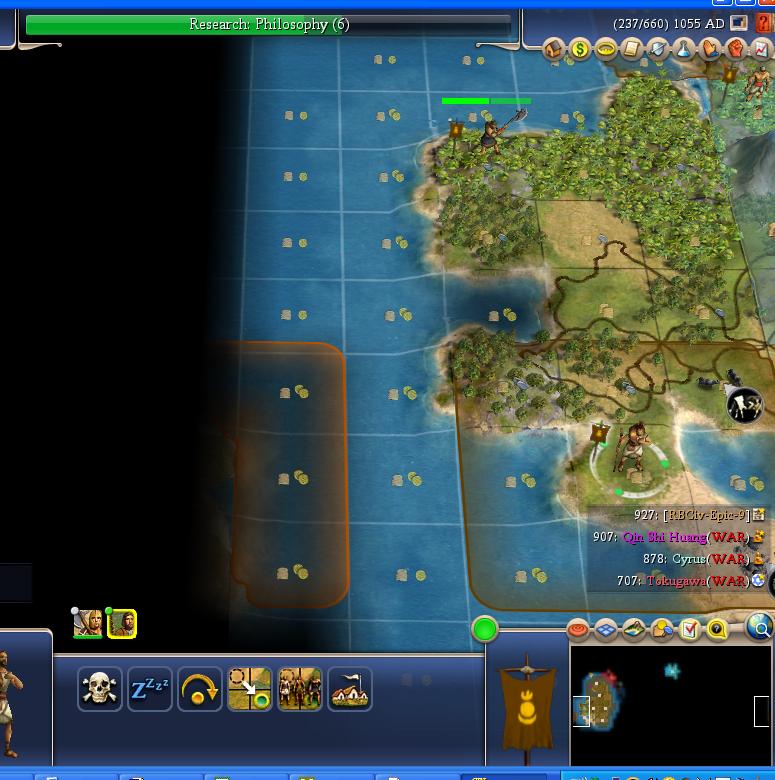Select the yellow-highlighted unit portrait
Viewport: 775px width, 780px height.
click(122, 624)
